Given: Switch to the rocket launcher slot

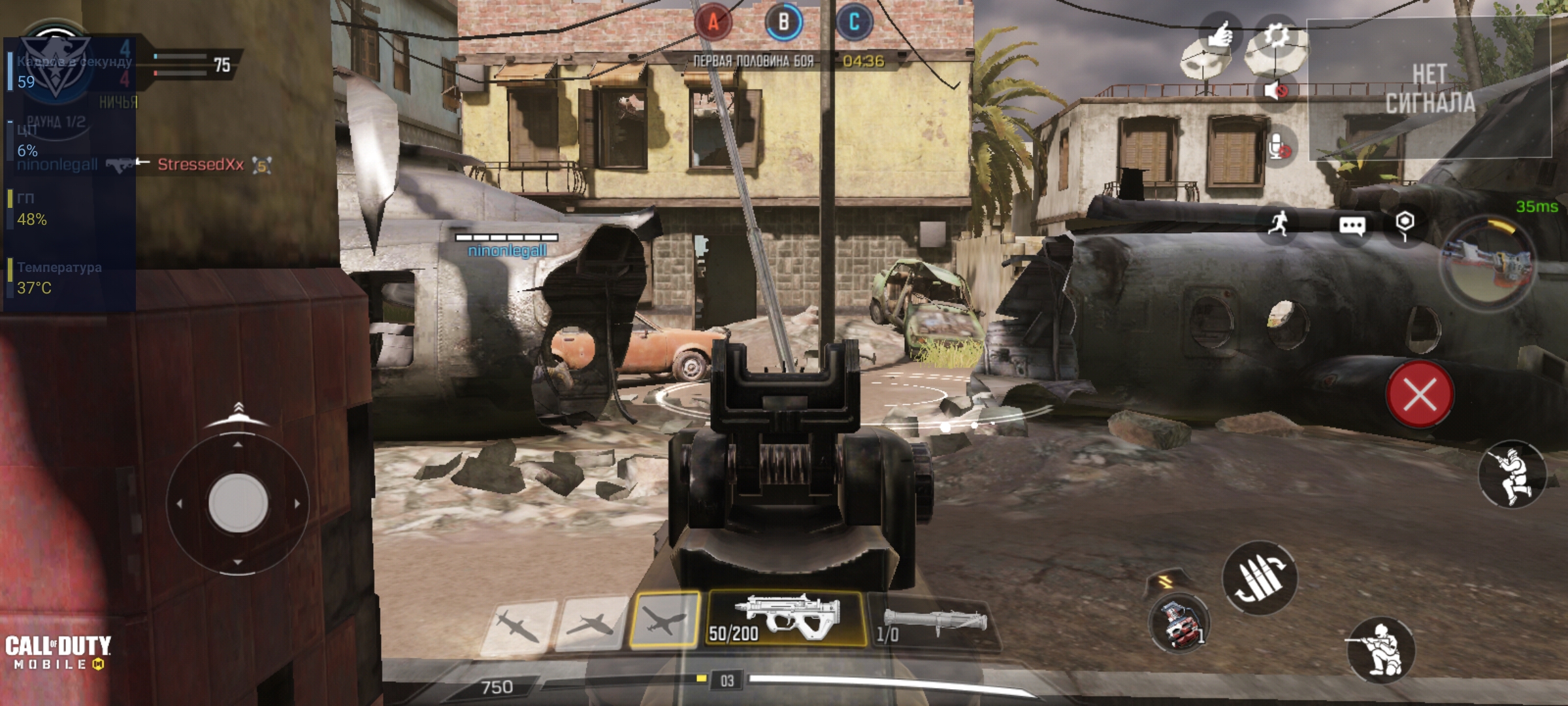Looking at the screenshot, I should (x=931, y=623).
